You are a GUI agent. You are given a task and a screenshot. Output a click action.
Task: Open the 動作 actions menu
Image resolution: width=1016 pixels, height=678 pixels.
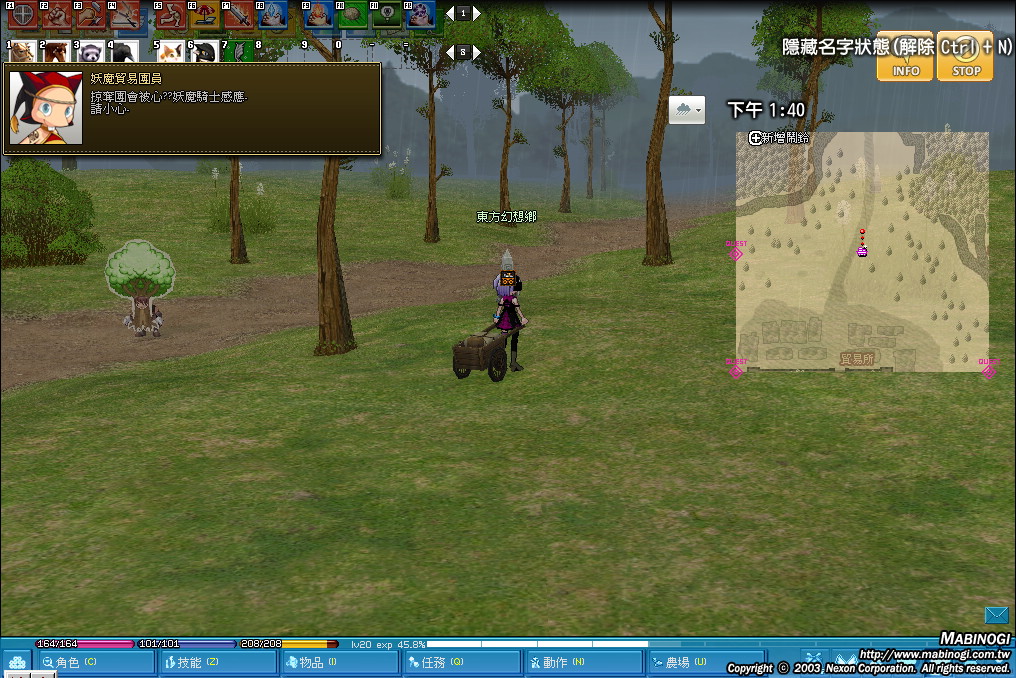pos(583,662)
